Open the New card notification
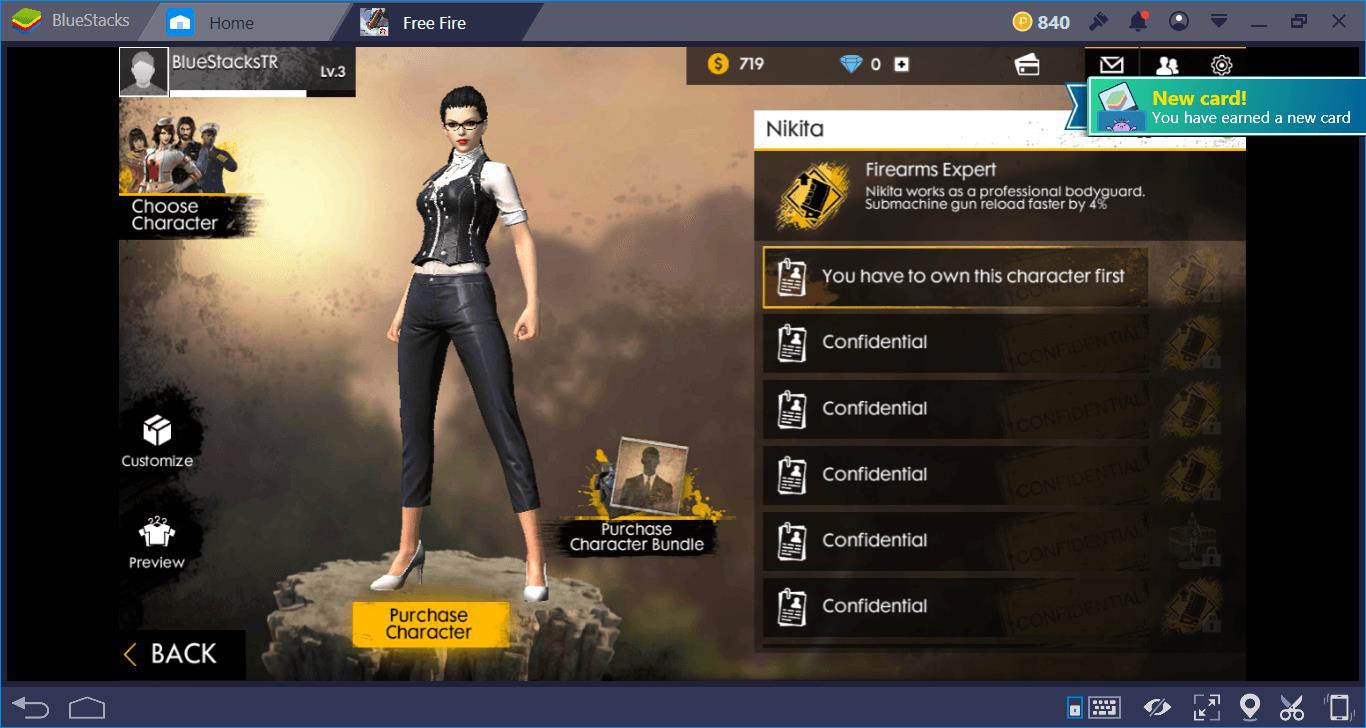This screenshot has width=1366, height=728. pos(1226,108)
